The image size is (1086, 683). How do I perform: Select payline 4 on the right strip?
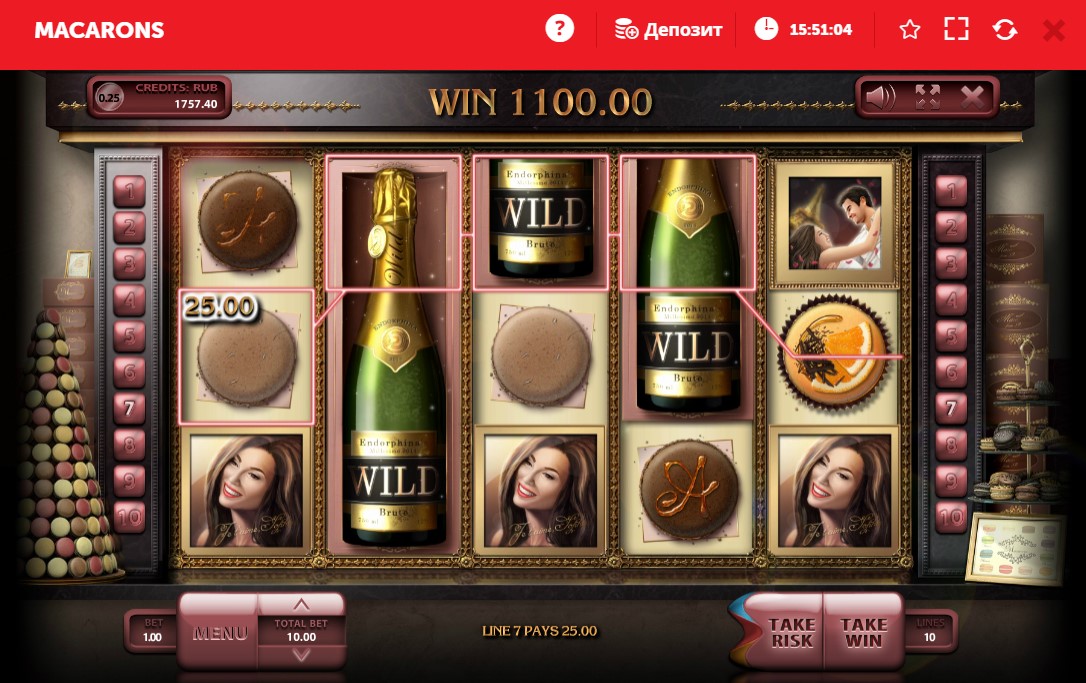click(x=950, y=299)
